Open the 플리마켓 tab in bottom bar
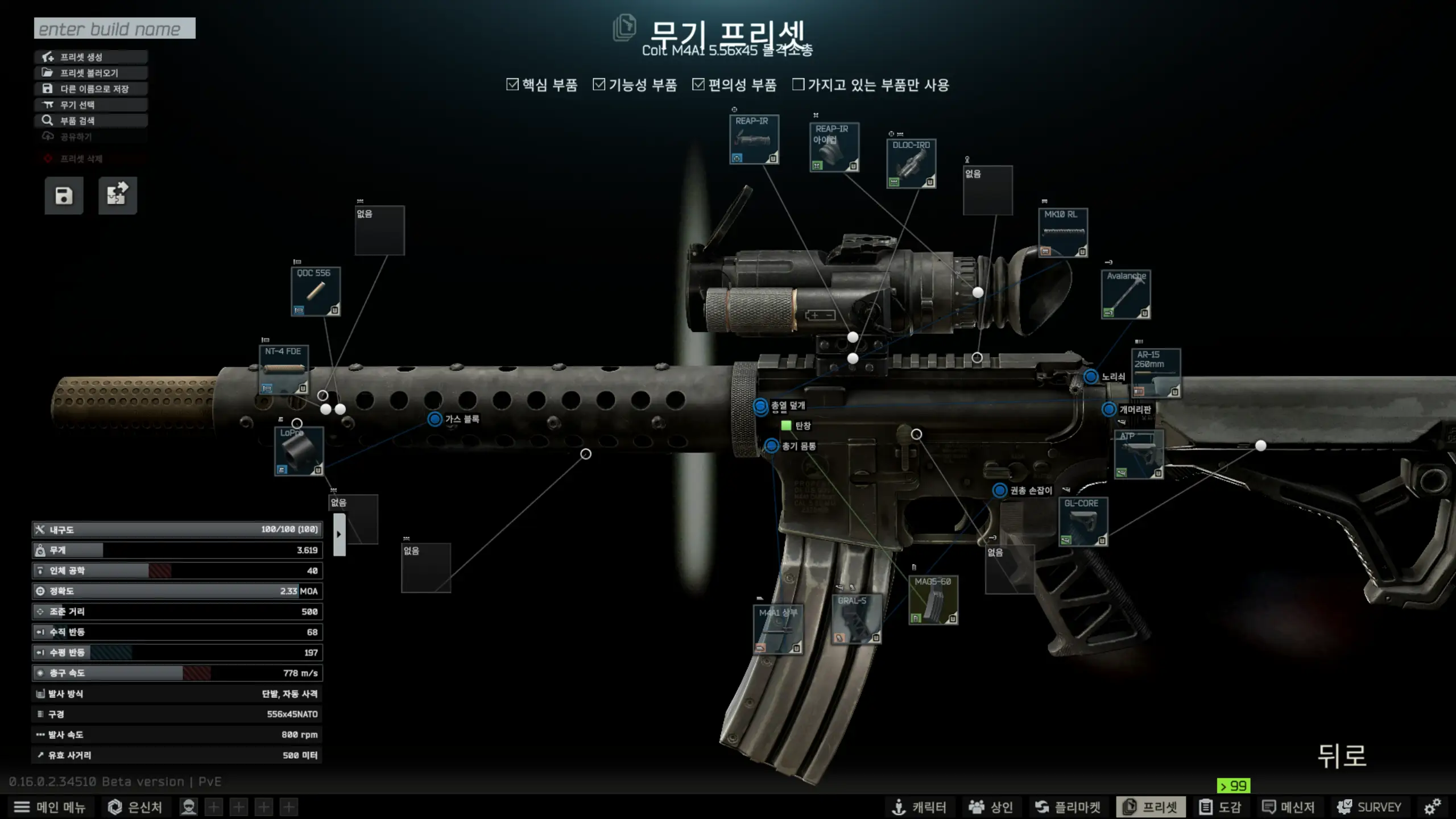Viewport: 1456px width, 819px height. pos(1068,807)
